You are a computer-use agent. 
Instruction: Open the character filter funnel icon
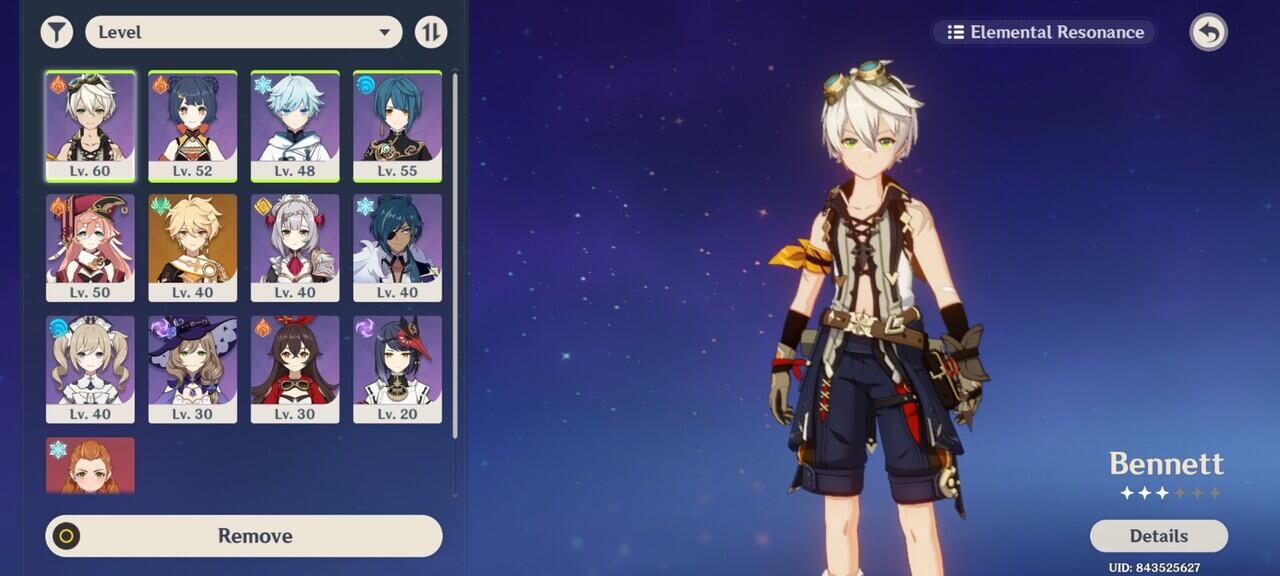click(x=57, y=32)
